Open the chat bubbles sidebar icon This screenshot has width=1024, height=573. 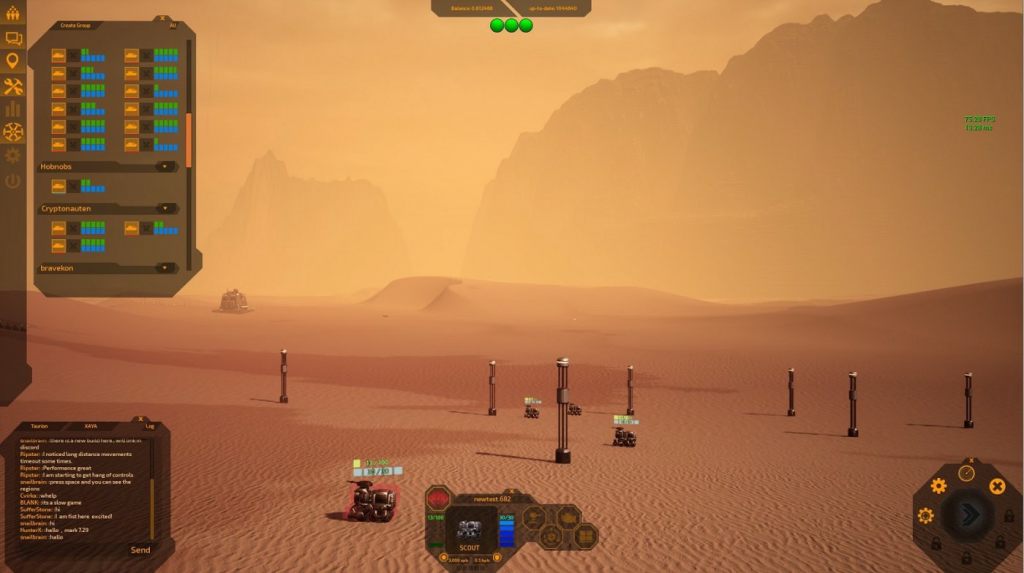[x=13, y=38]
